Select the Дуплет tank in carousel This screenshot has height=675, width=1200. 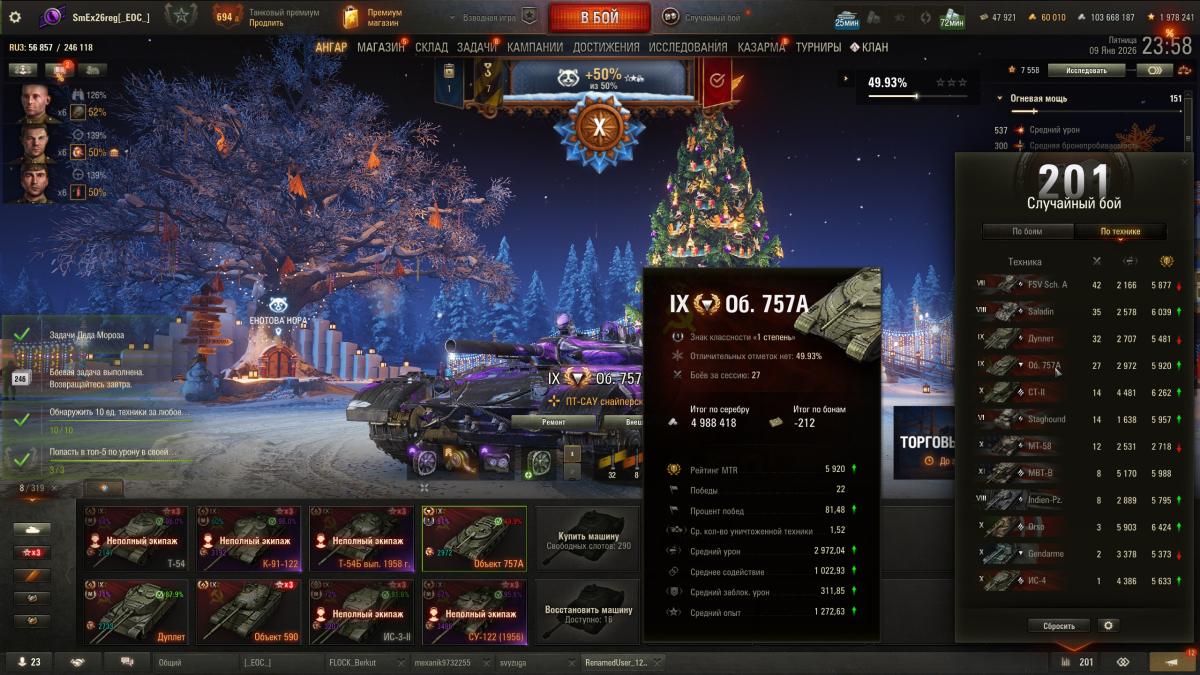135,609
